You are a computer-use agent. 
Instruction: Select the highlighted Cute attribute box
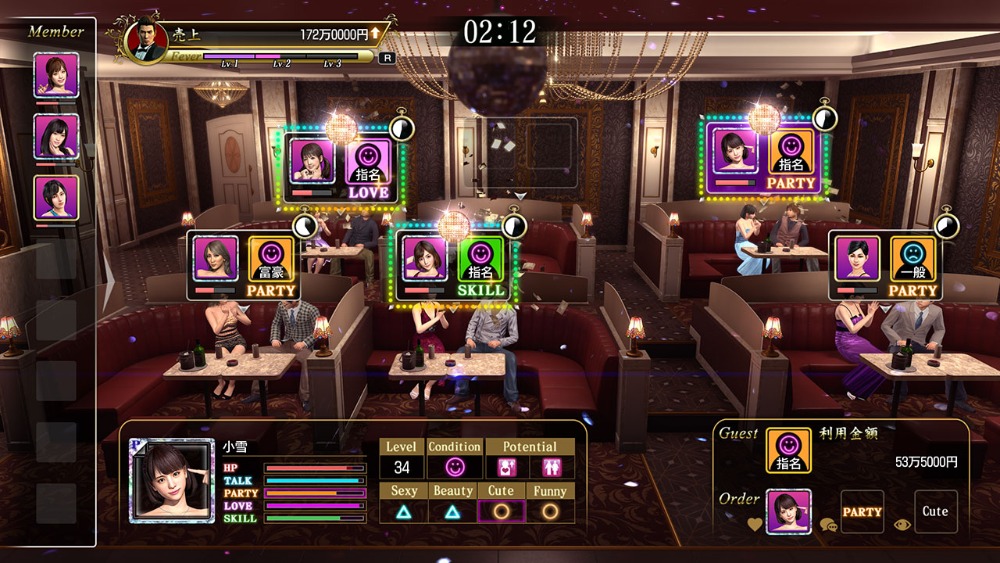pos(501,511)
